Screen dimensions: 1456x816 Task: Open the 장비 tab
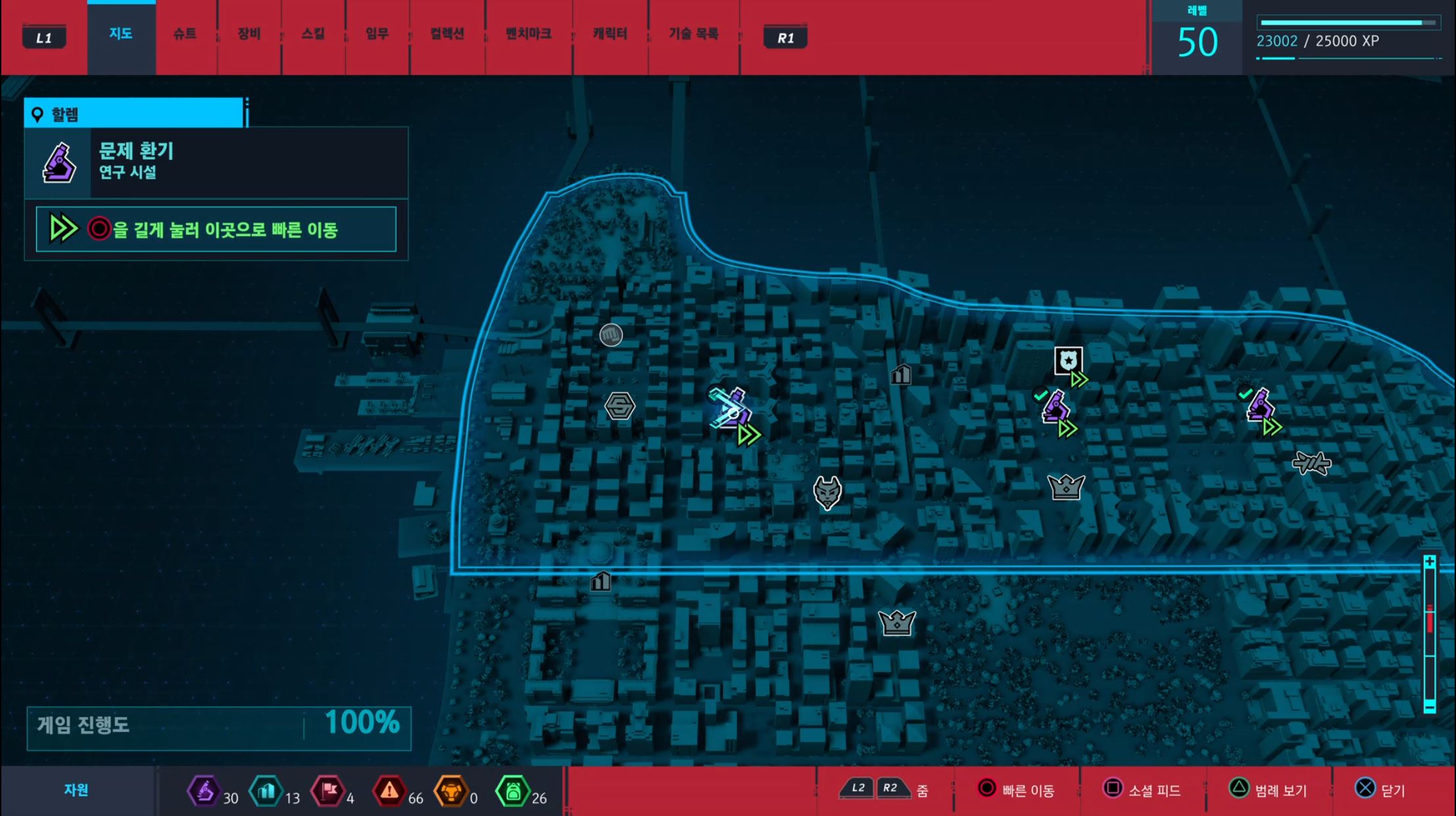[249, 34]
